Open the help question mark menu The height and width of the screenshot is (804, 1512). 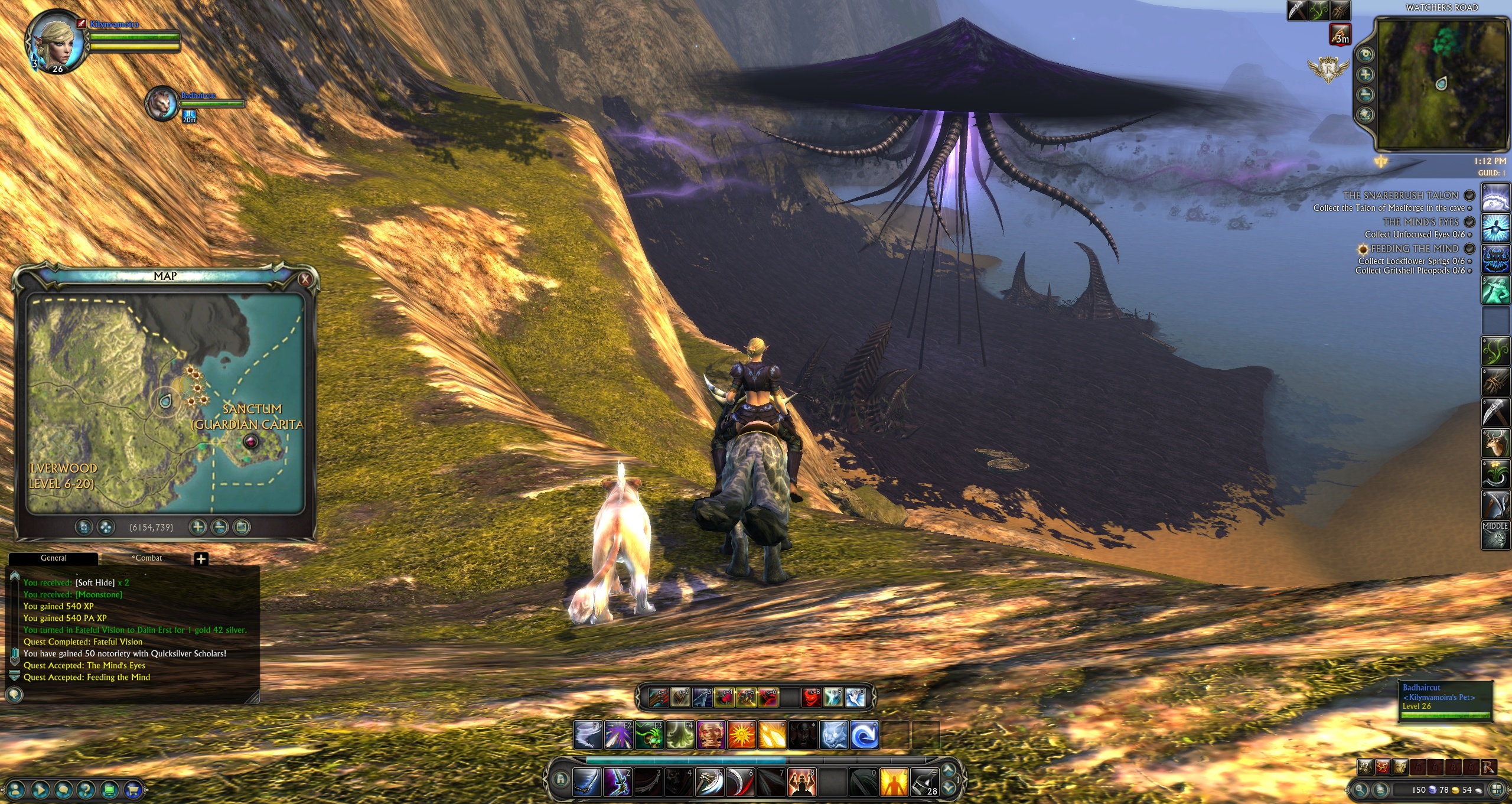click(x=86, y=789)
